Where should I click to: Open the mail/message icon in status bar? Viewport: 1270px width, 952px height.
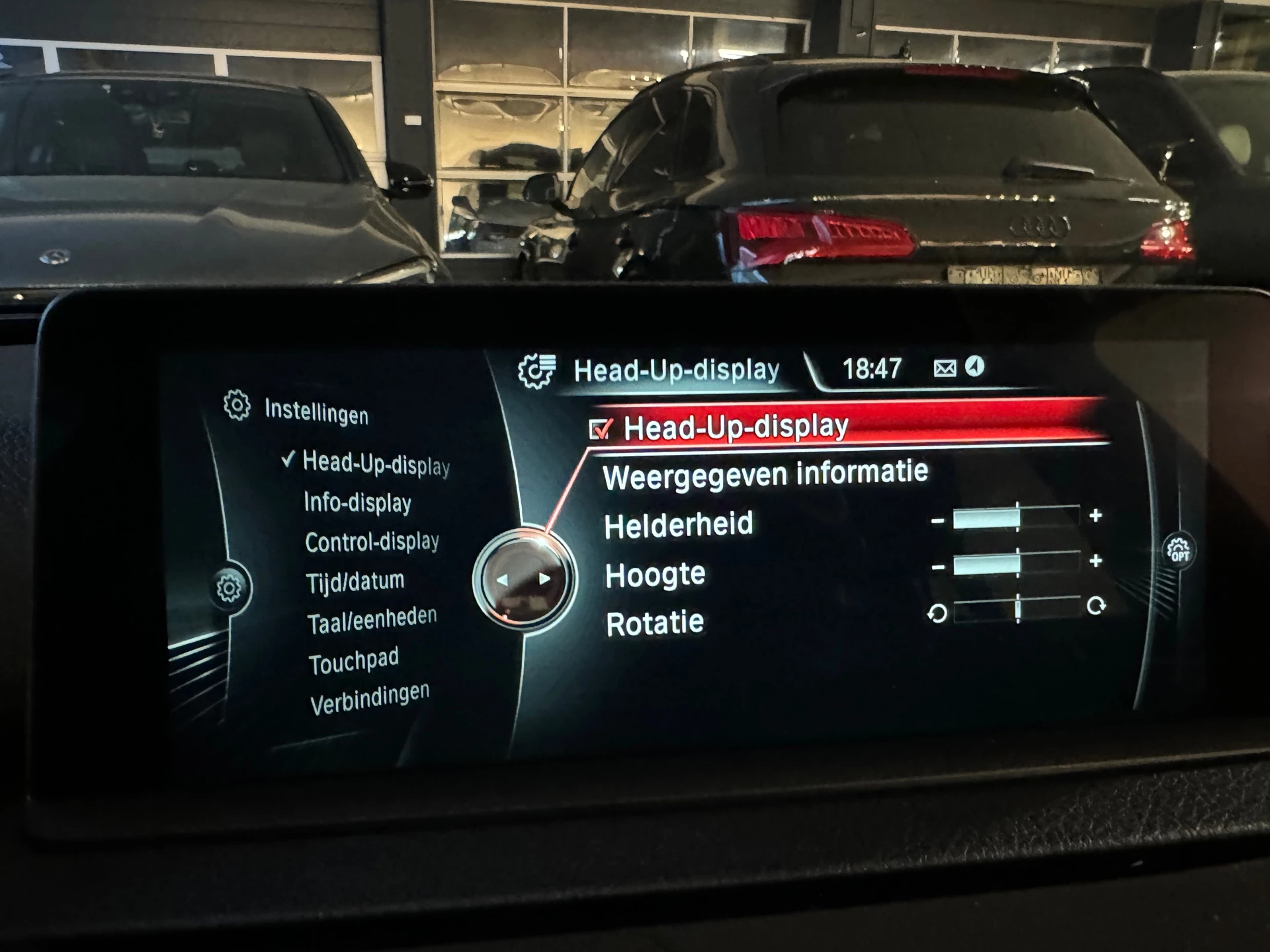coord(946,368)
